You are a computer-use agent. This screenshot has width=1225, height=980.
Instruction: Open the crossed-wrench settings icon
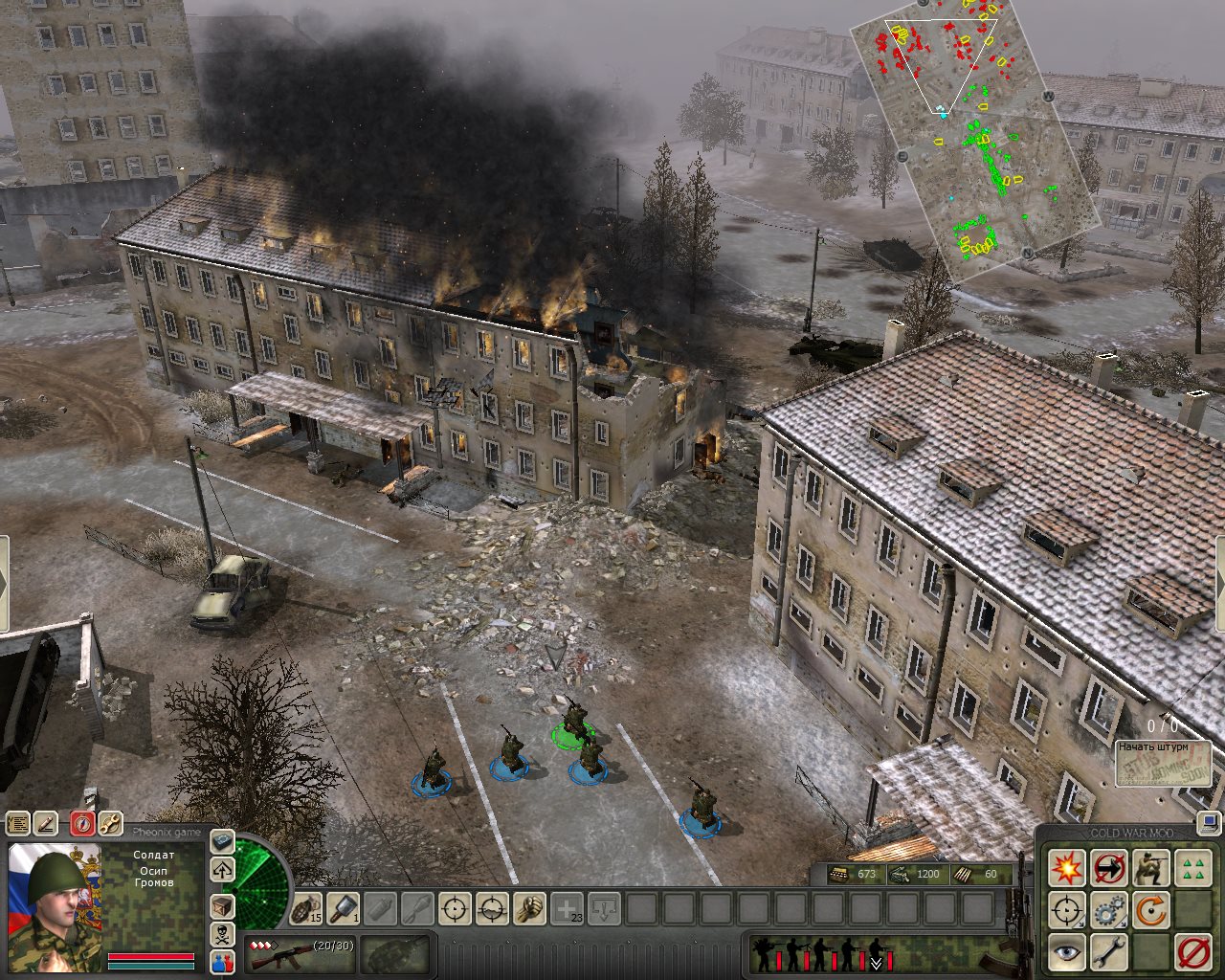(110, 823)
